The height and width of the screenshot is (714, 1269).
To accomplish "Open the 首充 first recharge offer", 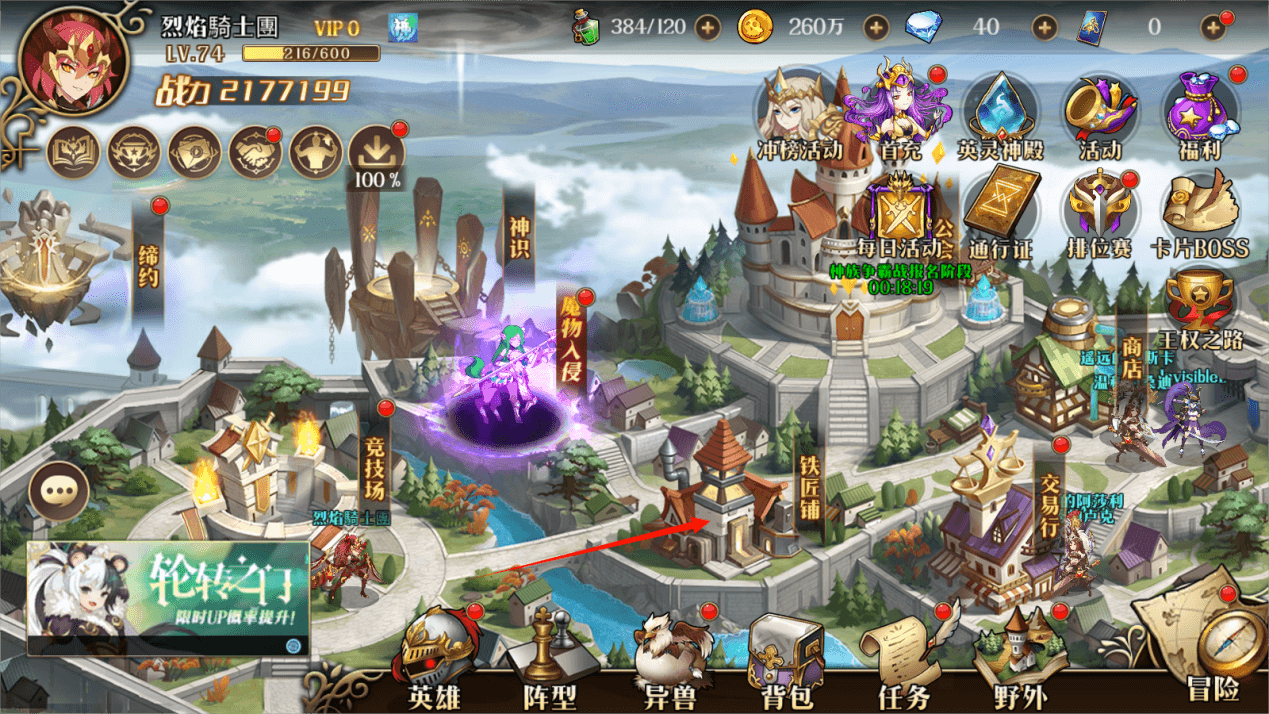I will (897, 112).
